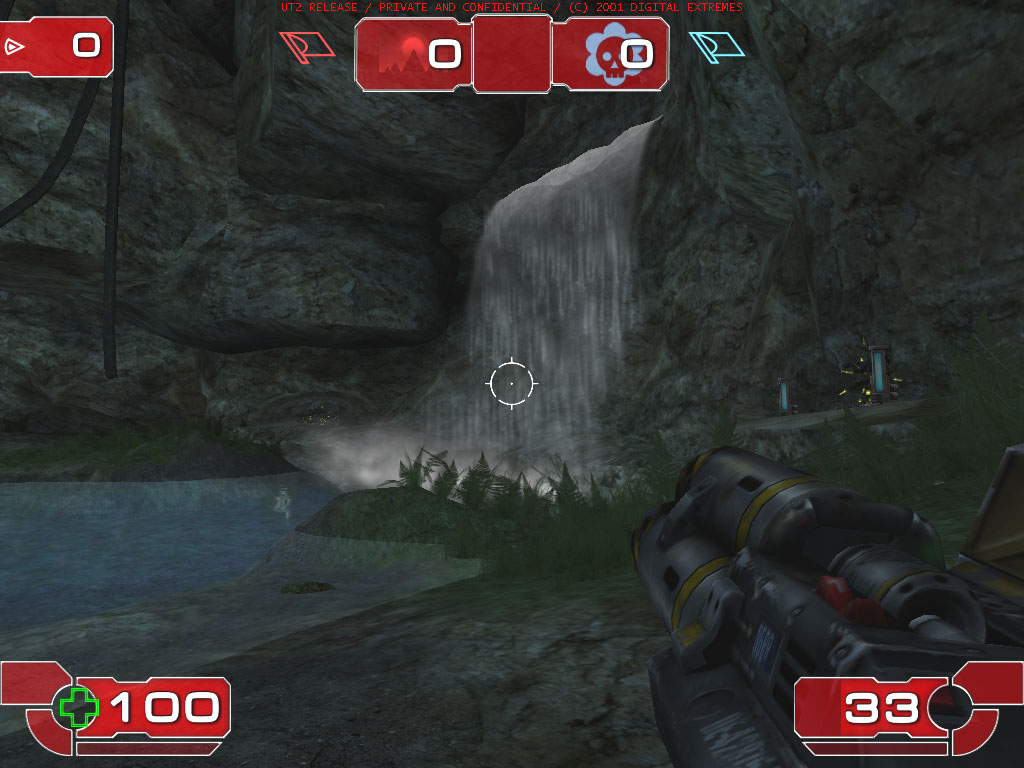Screen dimensions: 1024x768
Task: Select the blue team skull emblem
Action: [x=602, y=54]
